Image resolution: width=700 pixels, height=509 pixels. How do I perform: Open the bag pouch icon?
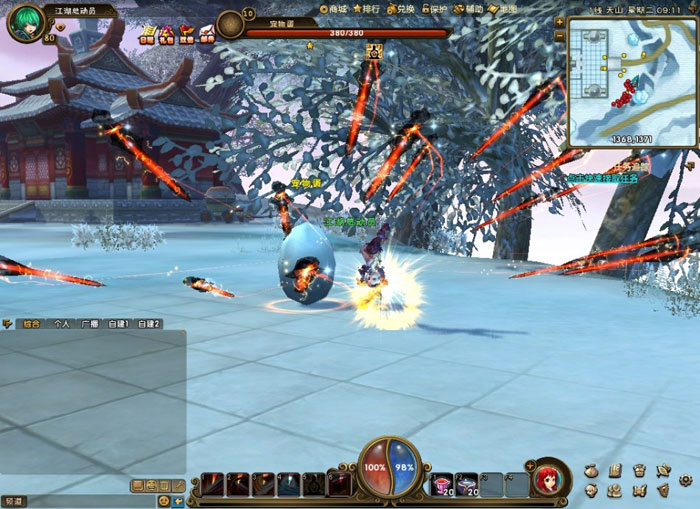(x=591, y=470)
